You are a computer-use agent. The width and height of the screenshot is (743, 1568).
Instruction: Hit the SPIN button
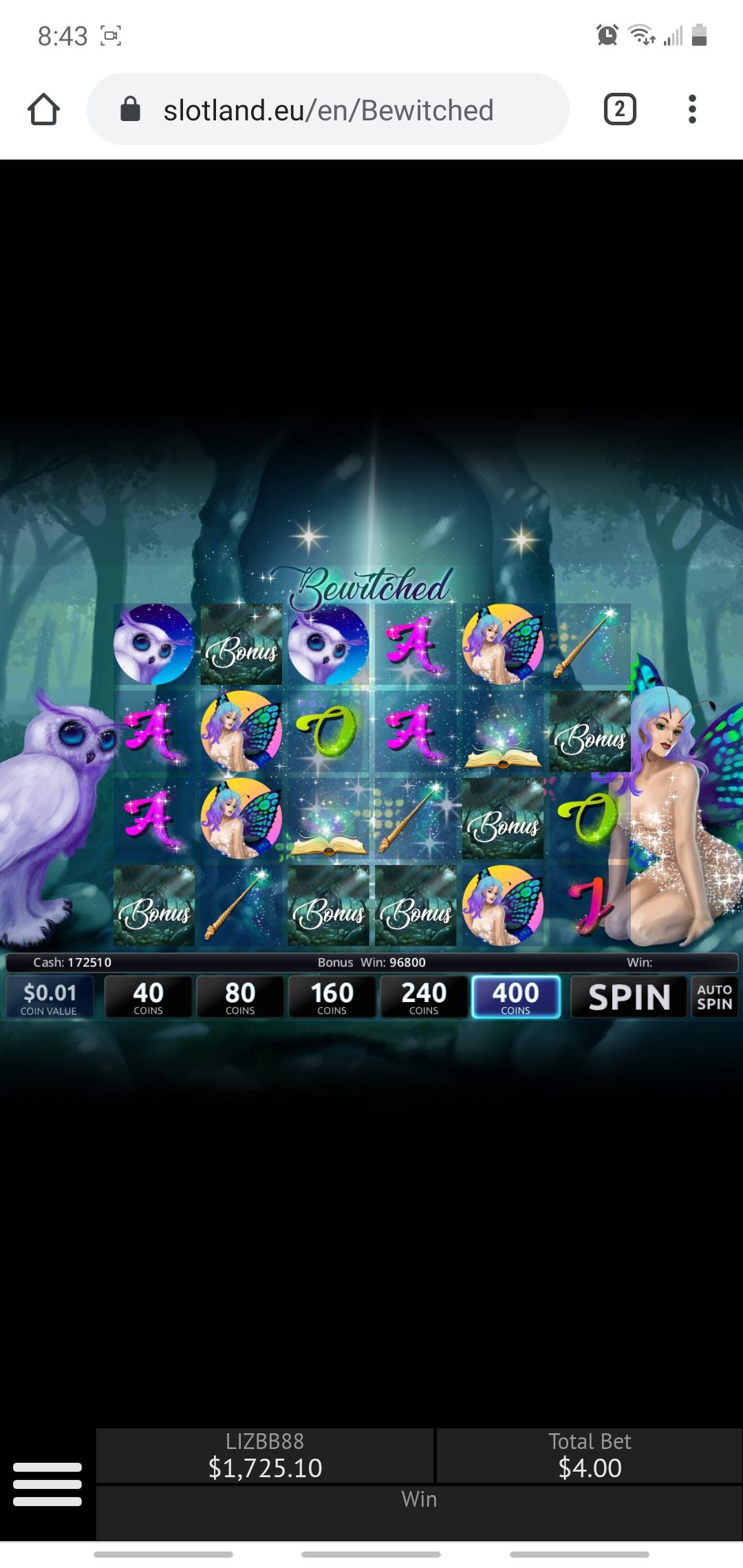click(629, 997)
